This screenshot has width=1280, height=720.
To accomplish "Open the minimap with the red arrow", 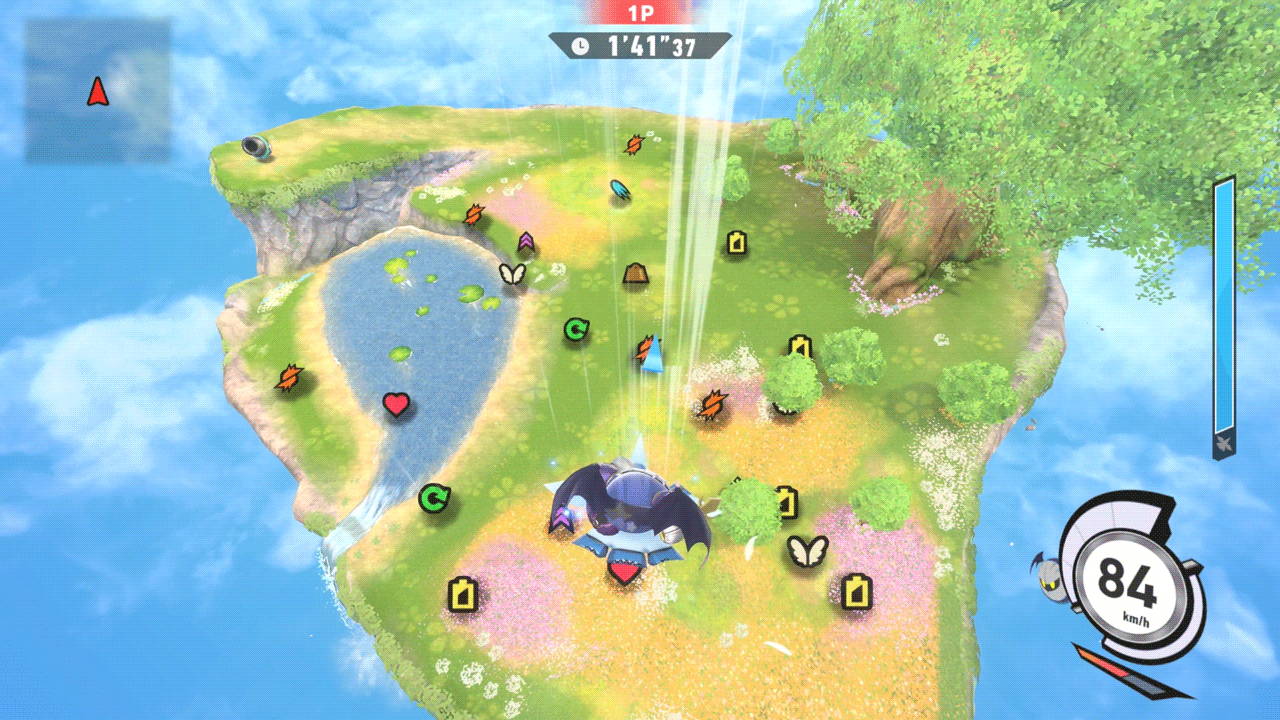I will 97,91.
